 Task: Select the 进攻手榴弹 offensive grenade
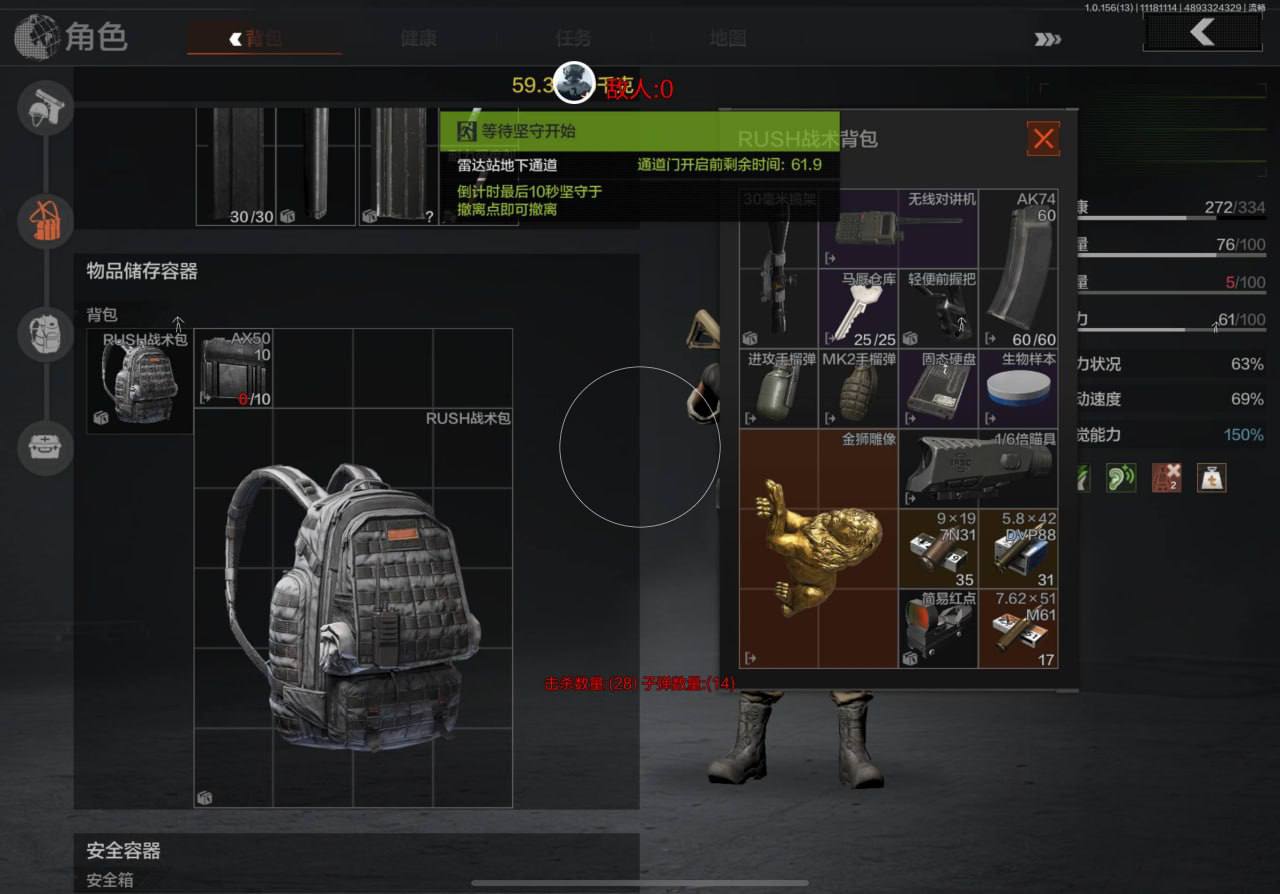pos(778,388)
